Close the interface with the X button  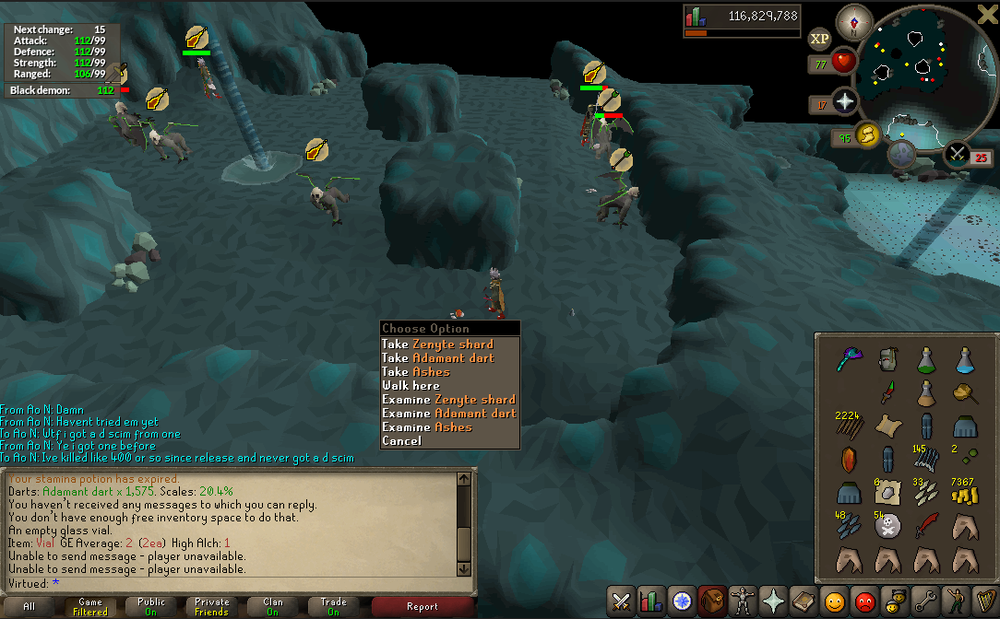click(986, 14)
